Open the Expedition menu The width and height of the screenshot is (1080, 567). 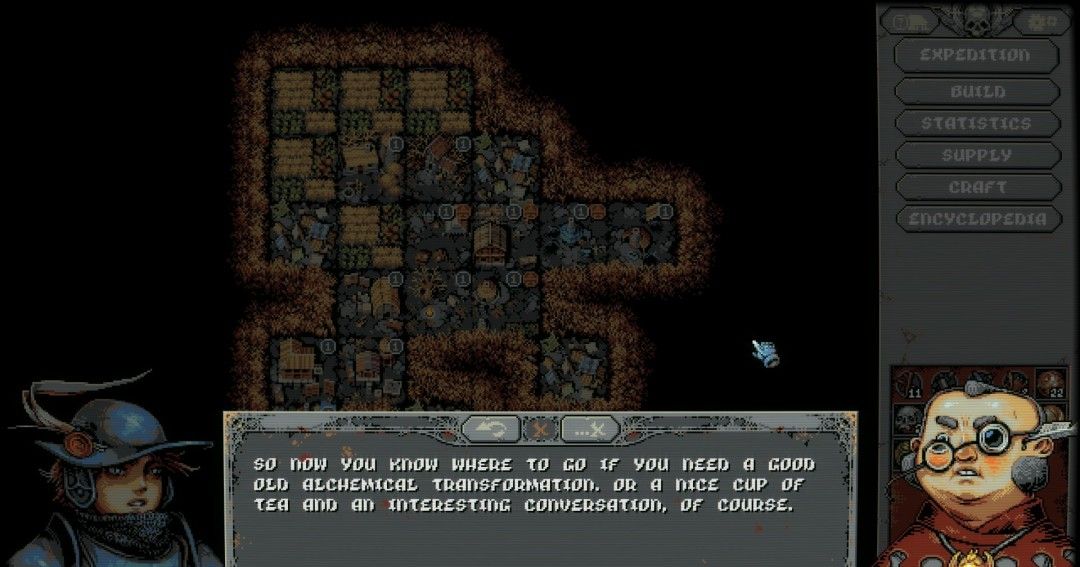[x=975, y=56]
